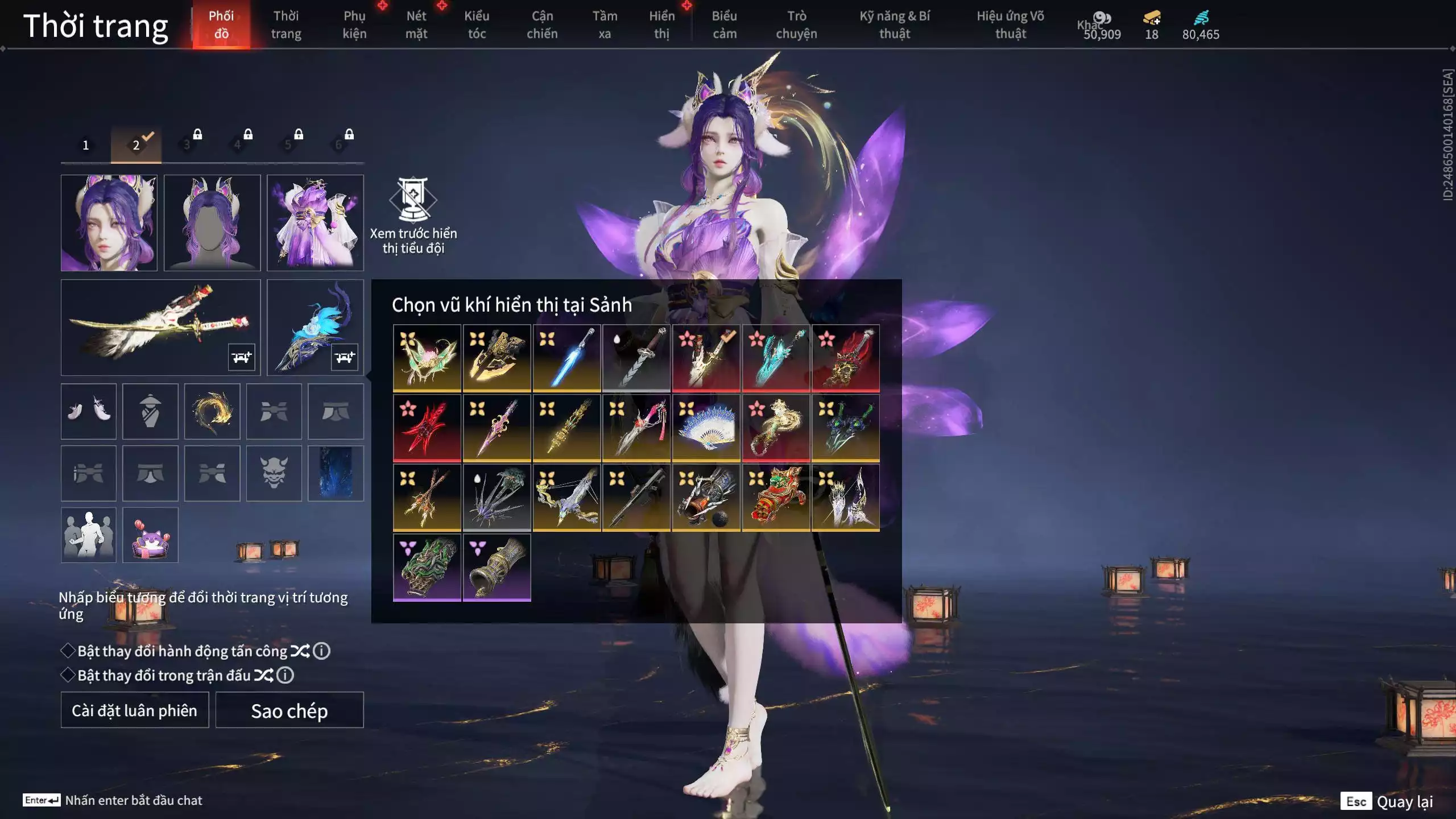Pick the glowing blue sword weapon
1456x819 pixels.
click(x=566, y=358)
